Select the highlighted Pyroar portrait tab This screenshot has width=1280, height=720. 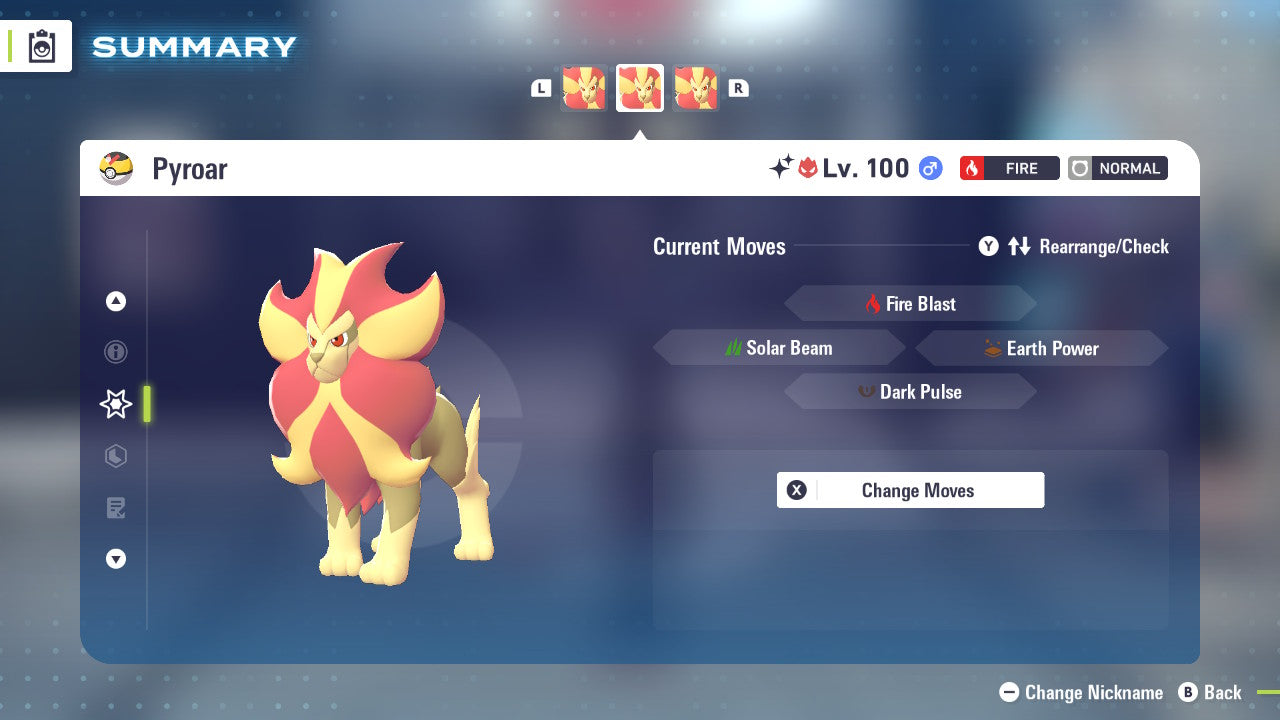(x=640, y=88)
